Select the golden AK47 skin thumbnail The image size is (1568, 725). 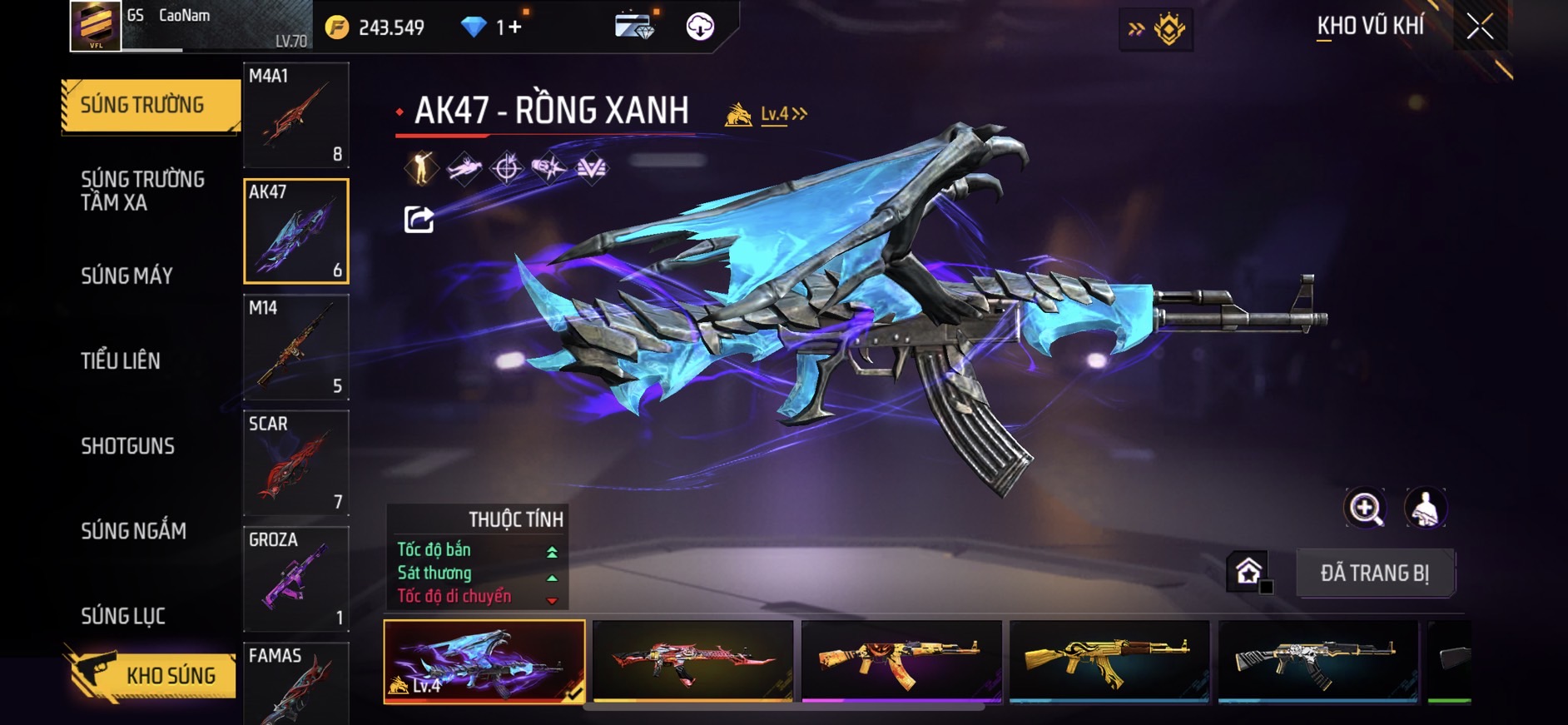[x=1109, y=661]
